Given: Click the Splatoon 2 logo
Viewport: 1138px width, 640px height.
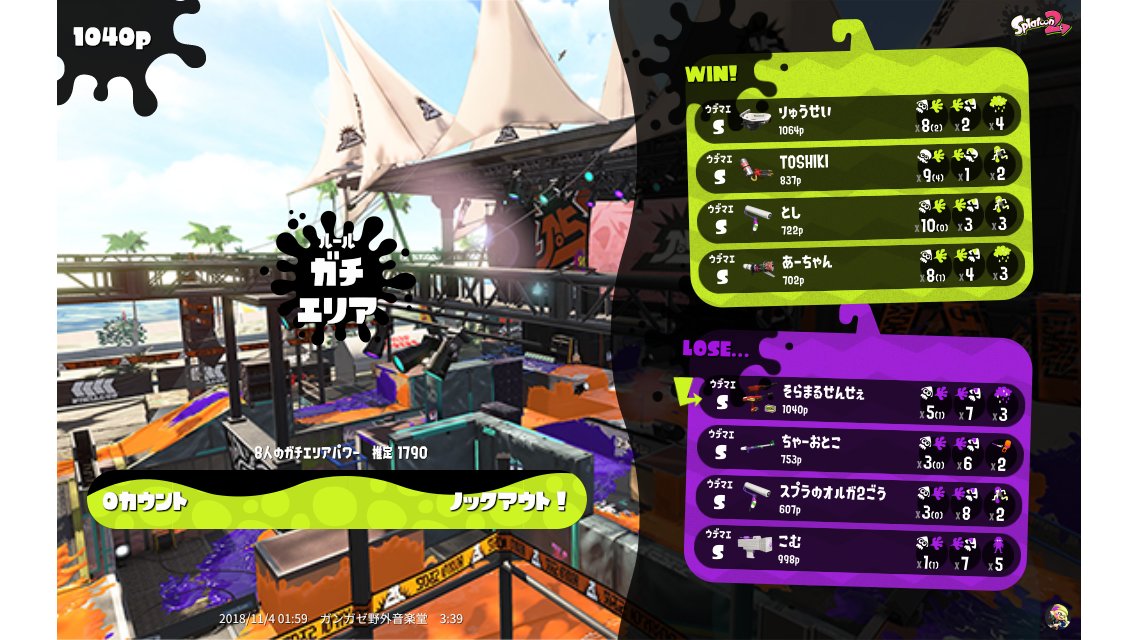Looking at the screenshot, I should click(1040, 24).
